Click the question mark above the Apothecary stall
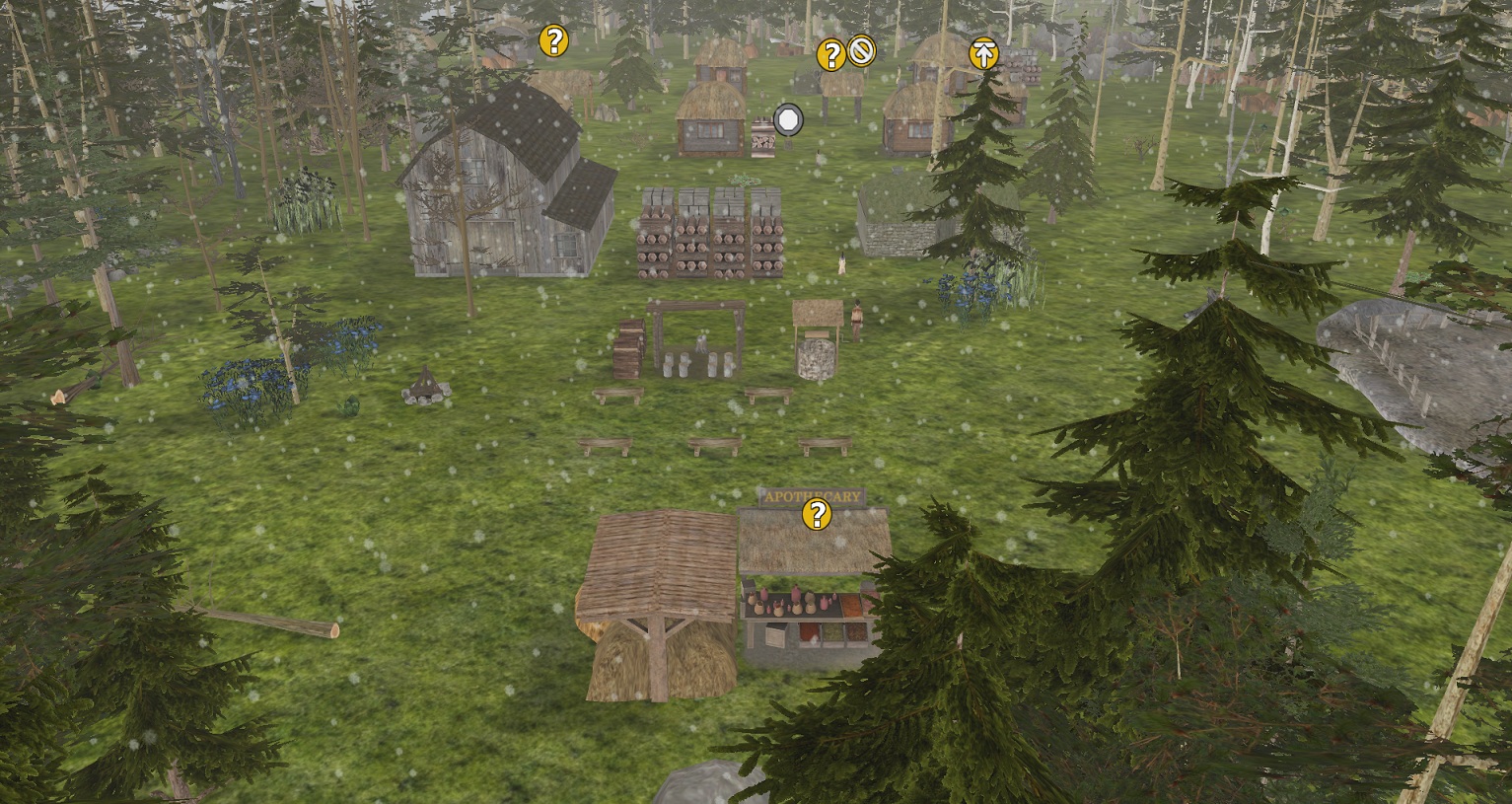This screenshot has width=1512, height=804. 816,514
